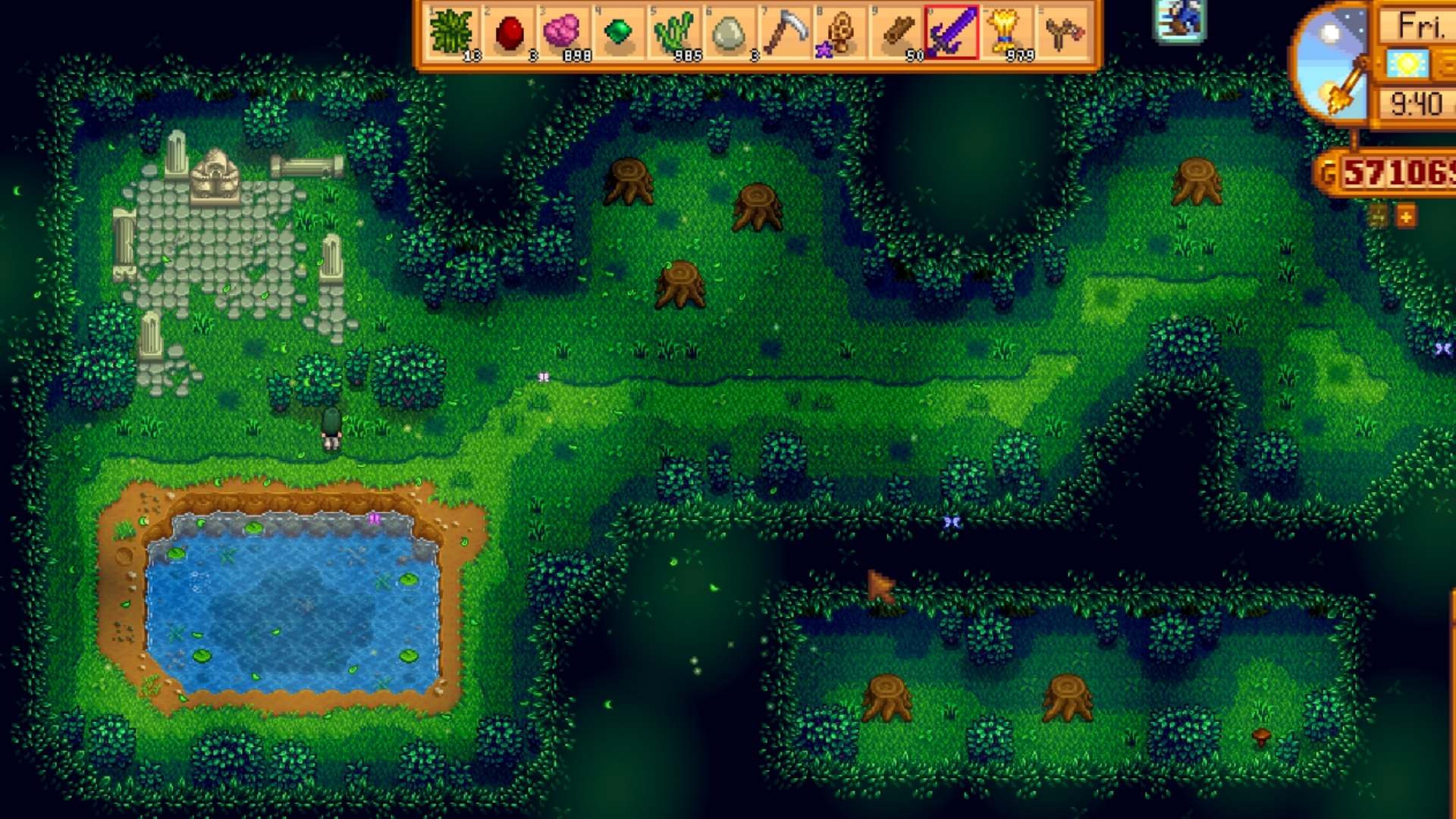The image size is (1456, 819).
Task: Equip the purple Galaxy Sword slot
Action: (x=951, y=33)
